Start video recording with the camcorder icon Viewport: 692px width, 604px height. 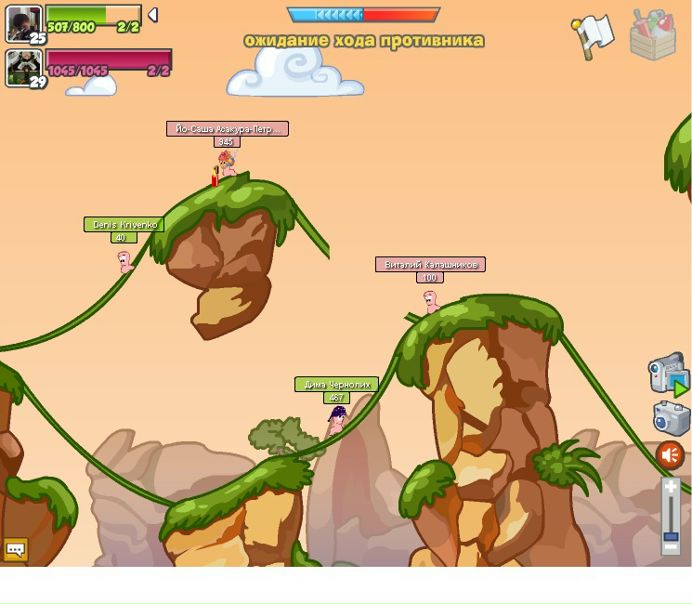point(668,374)
